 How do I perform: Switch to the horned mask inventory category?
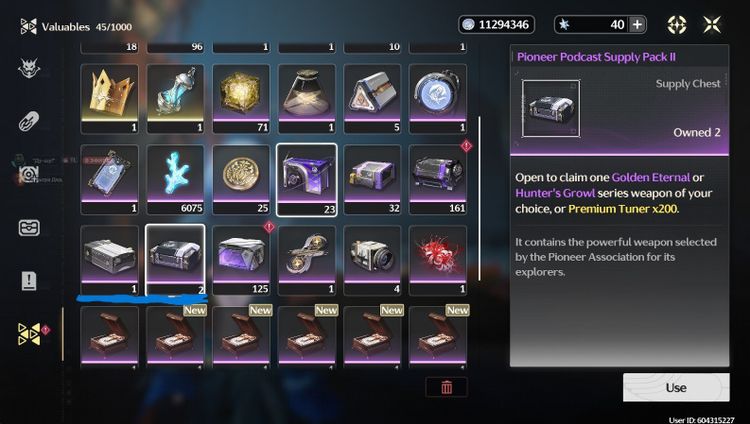(x=29, y=68)
